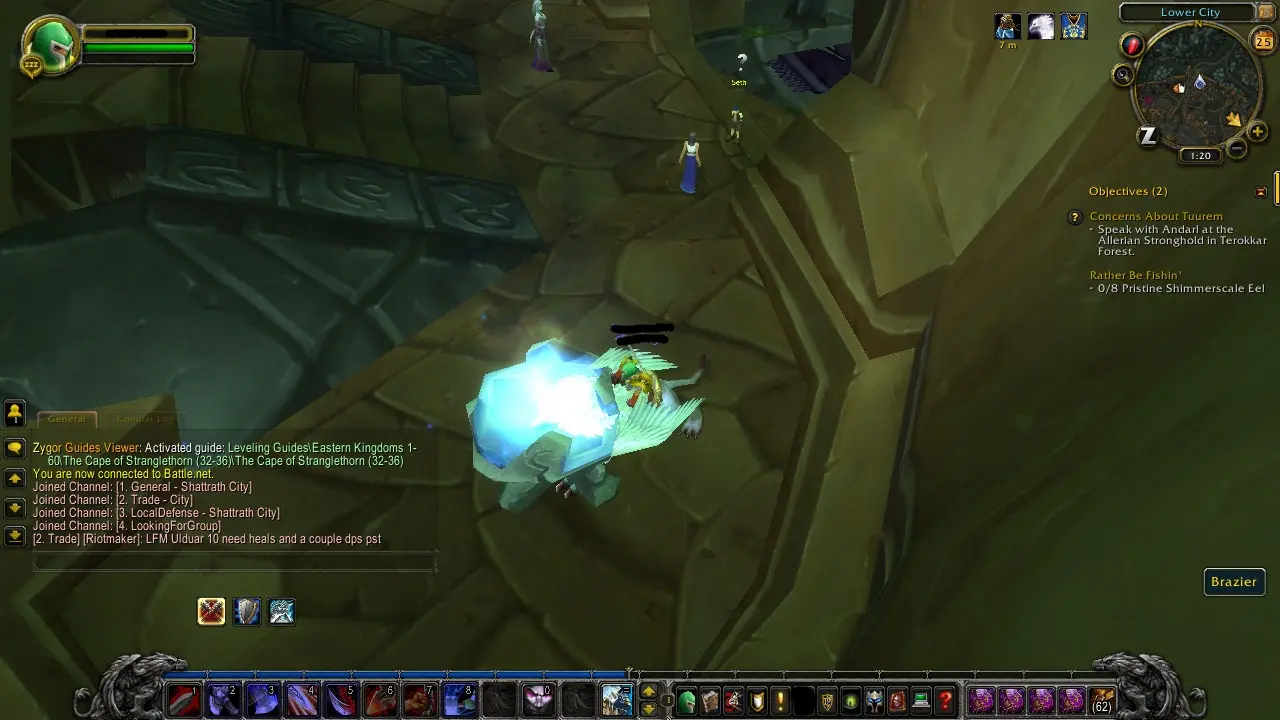
Task: Select the crossed swords stance icon
Action: pyautogui.click(x=211, y=611)
